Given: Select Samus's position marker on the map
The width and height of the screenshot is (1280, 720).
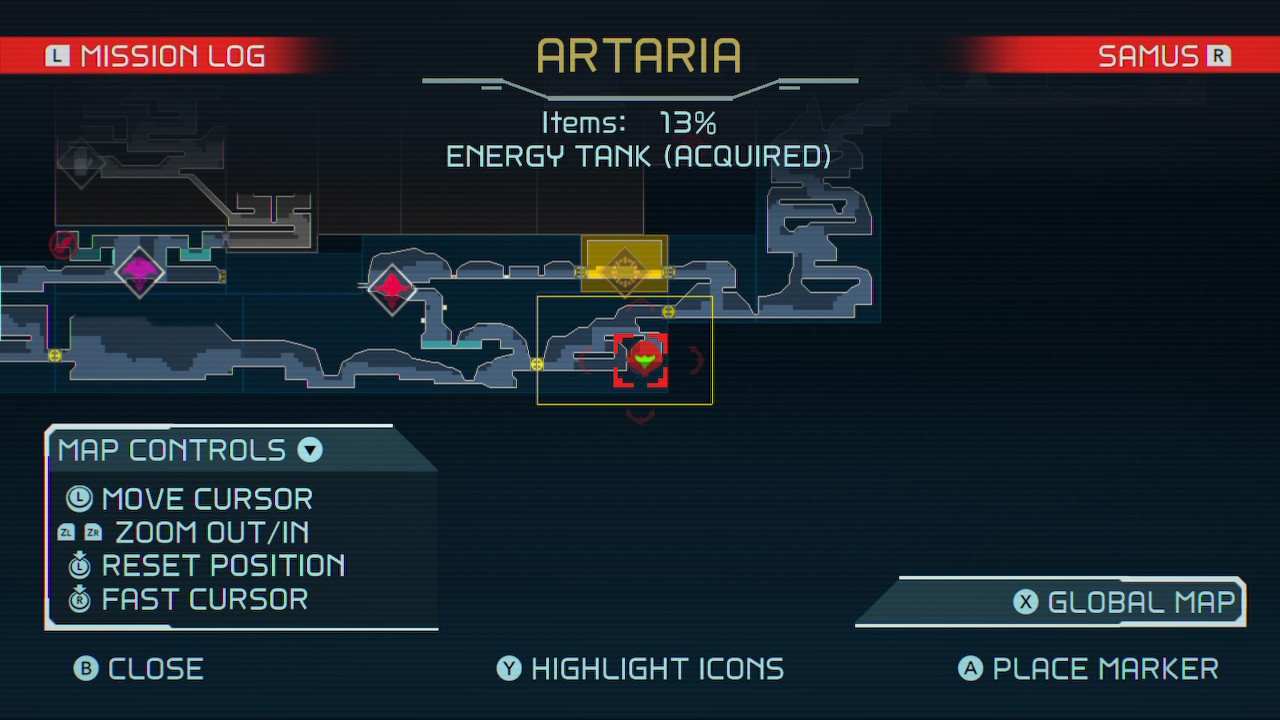Looking at the screenshot, I should click(x=643, y=358).
